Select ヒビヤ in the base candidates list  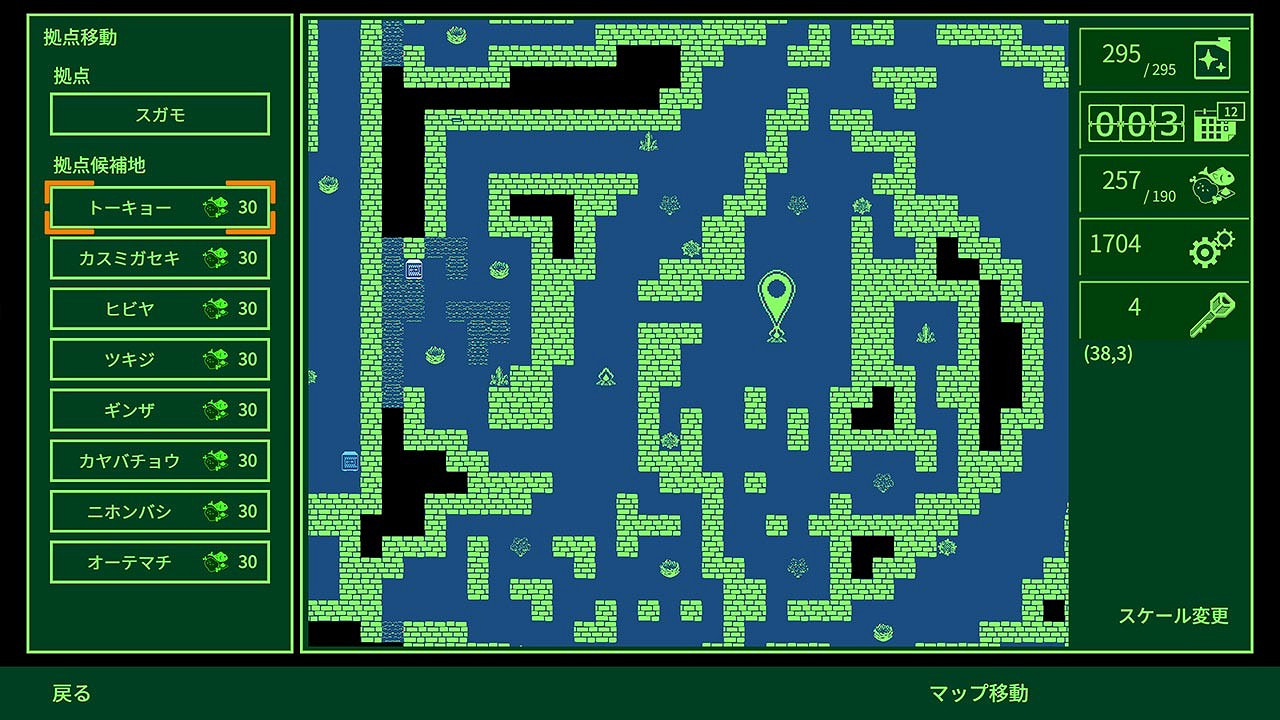point(158,309)
